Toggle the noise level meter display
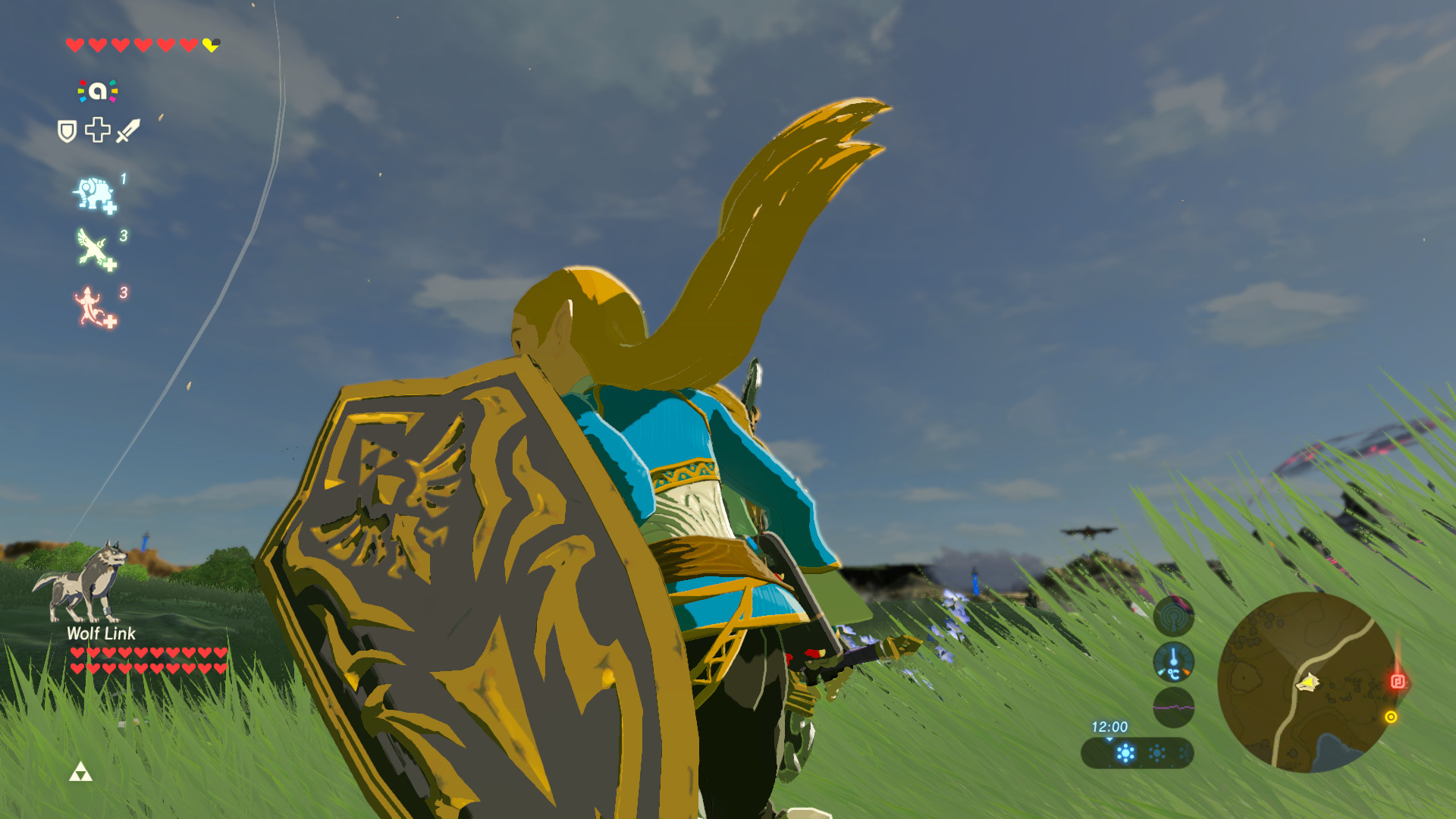This screenshot has height=819, width=1456. tap(1174, 708)
